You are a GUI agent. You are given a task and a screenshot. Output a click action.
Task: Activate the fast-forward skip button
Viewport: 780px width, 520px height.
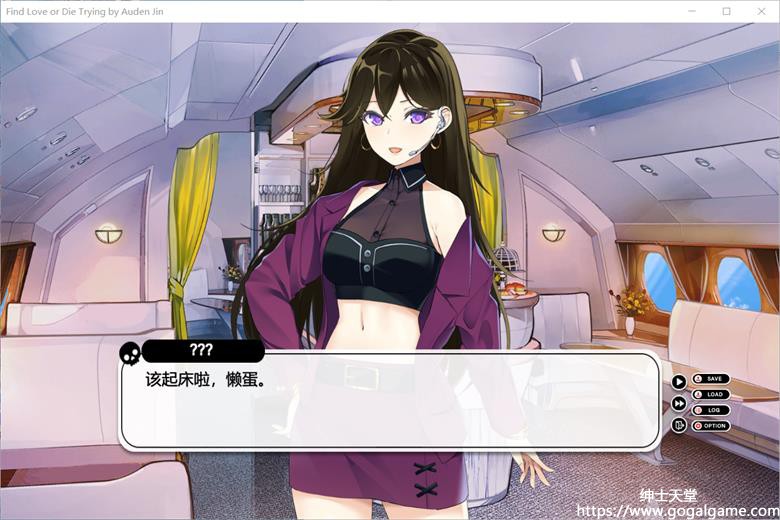[x=679, y=403]
